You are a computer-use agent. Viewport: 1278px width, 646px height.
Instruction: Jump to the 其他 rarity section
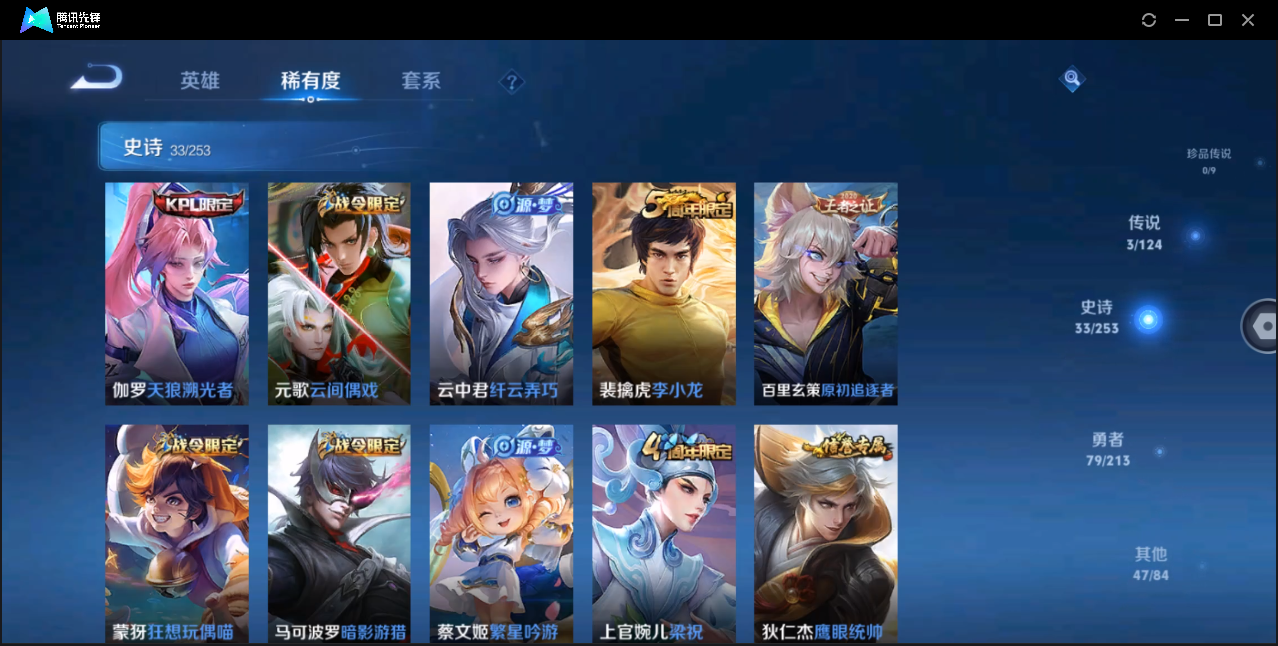point(1151,563)
